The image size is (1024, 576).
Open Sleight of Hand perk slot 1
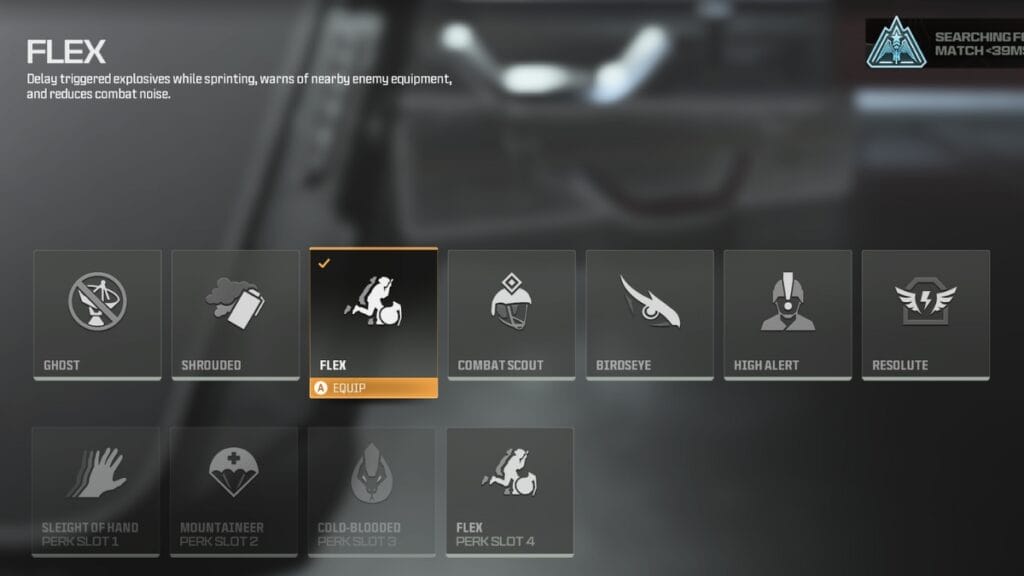(x=96, y=491)
